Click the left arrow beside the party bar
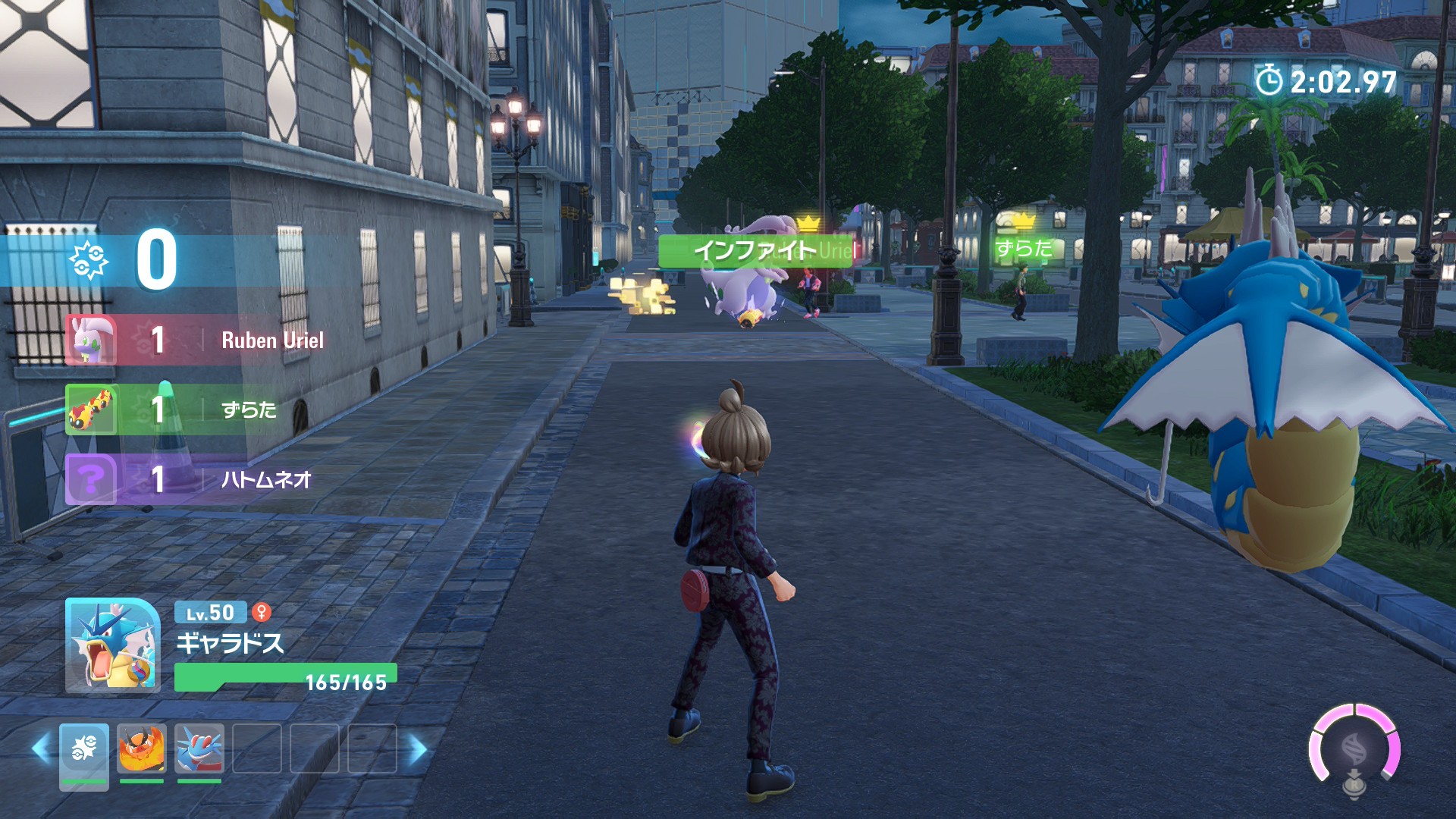This screenshot has height=819, width=1456. [41, 749]
